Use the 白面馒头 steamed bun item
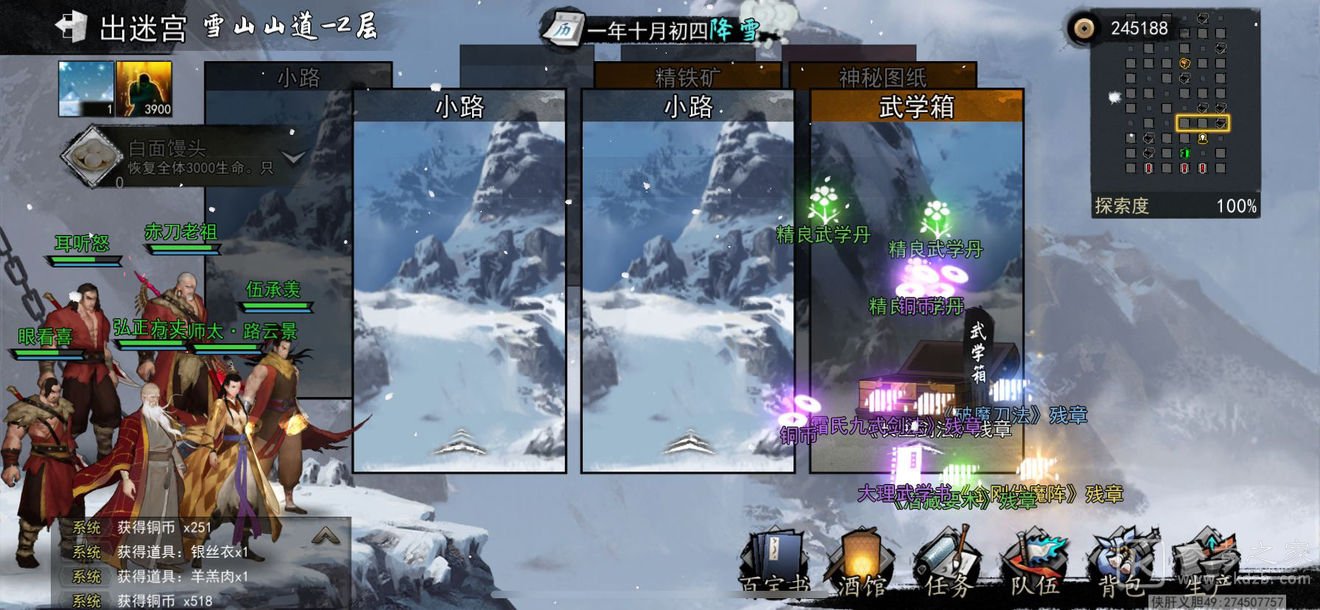This screenshot has height=610, width=1320. (92, 156)
